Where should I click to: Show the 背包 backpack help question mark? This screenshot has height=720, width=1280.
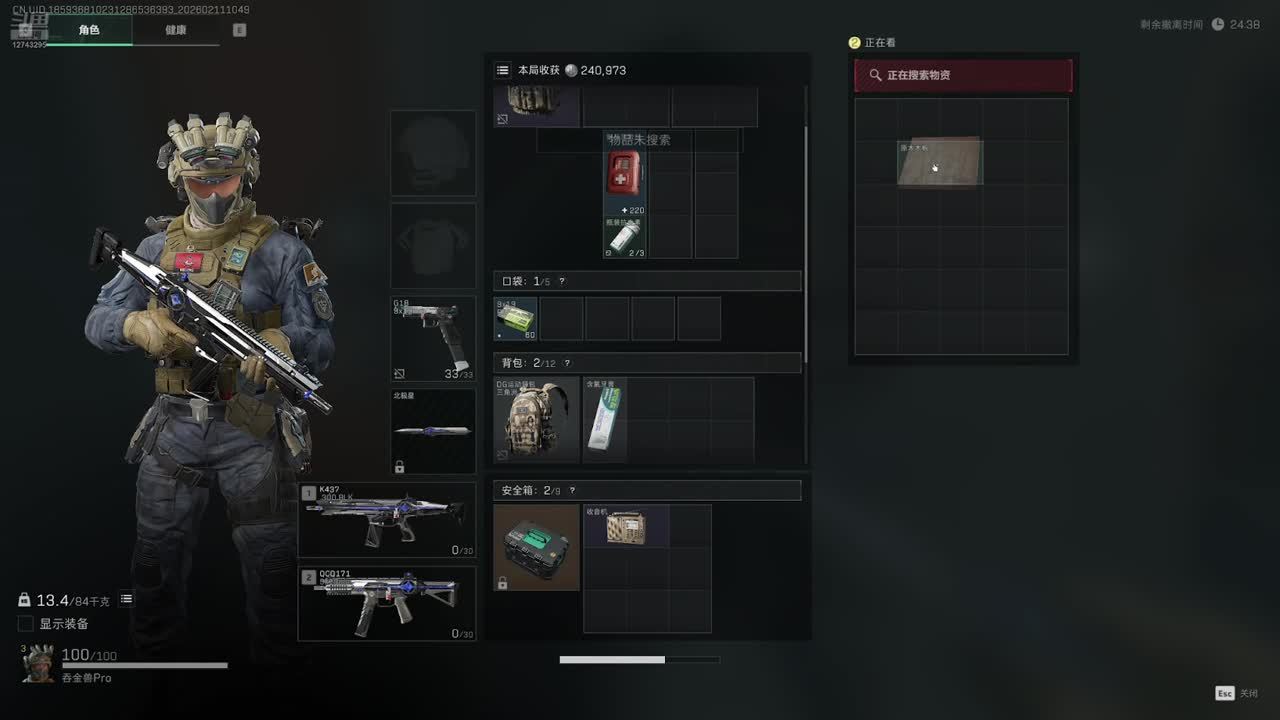tap(567, 363)
